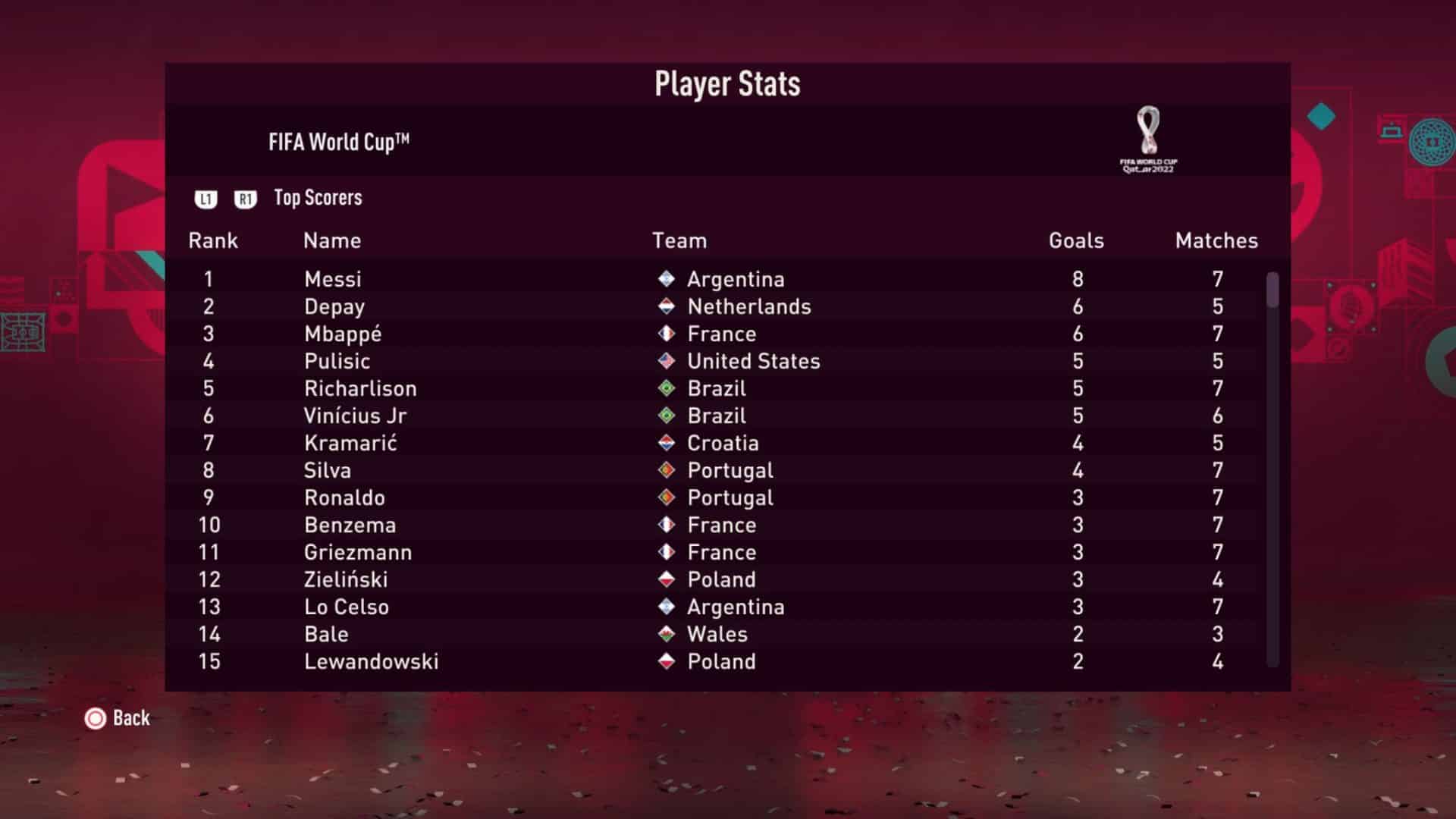Image resolution: width=1456 pixels, height=819 pixels.
Task: Open Messi's player row
Action: tap(332, 279)
